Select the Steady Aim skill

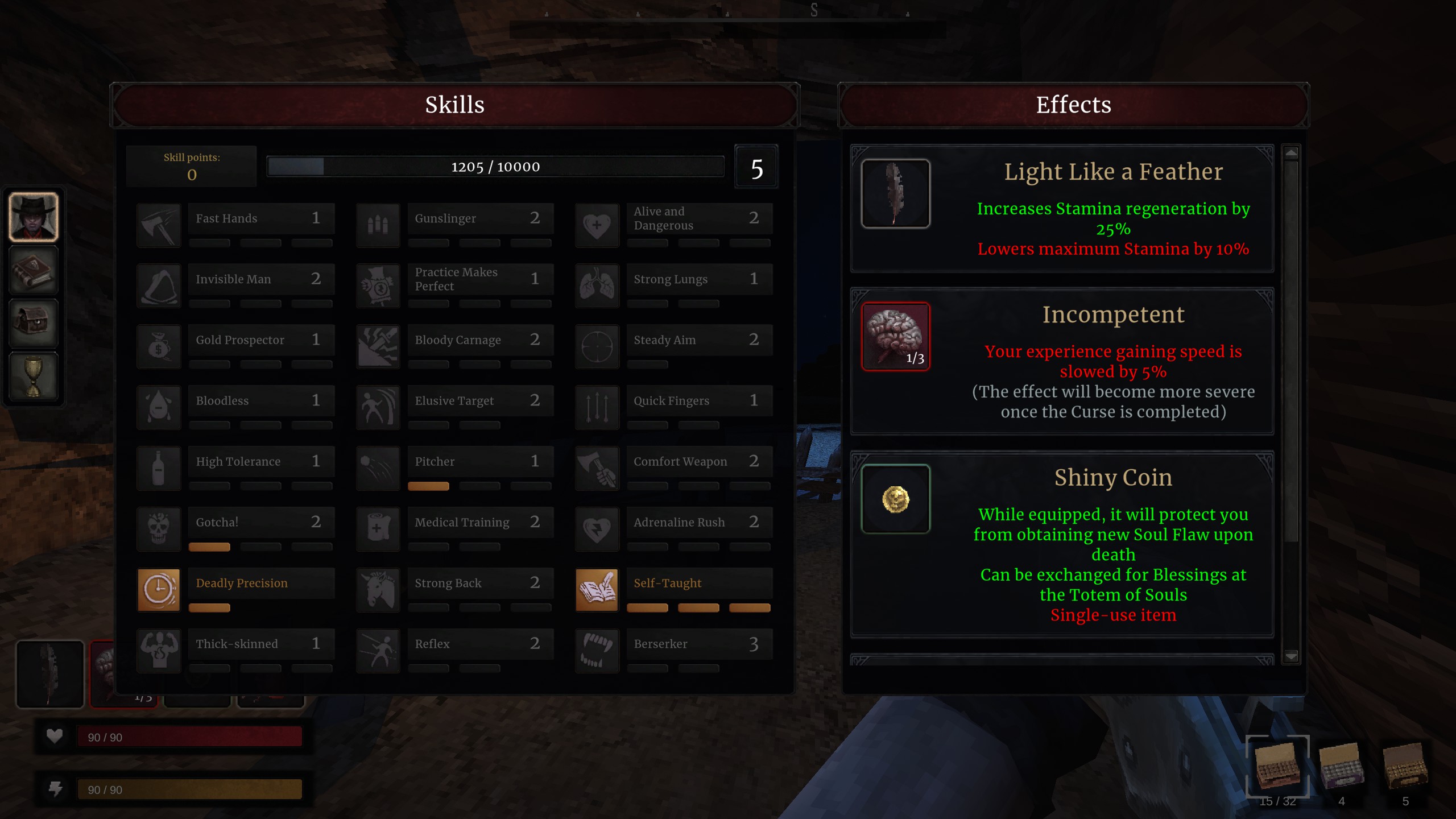coord(699,340)
